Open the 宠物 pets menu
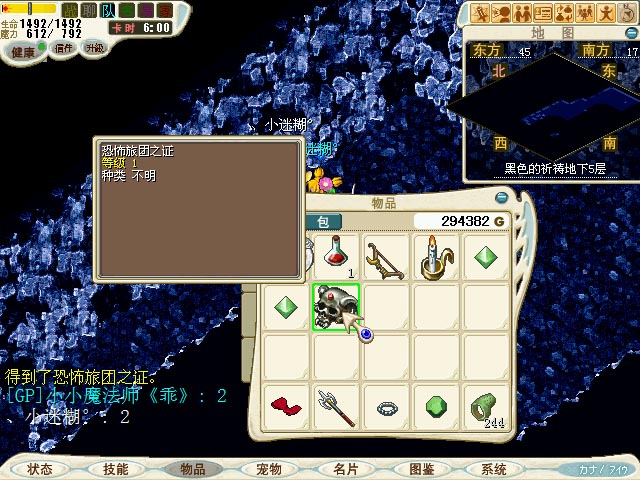Screen dimensions: 640x480 [268, 469]
